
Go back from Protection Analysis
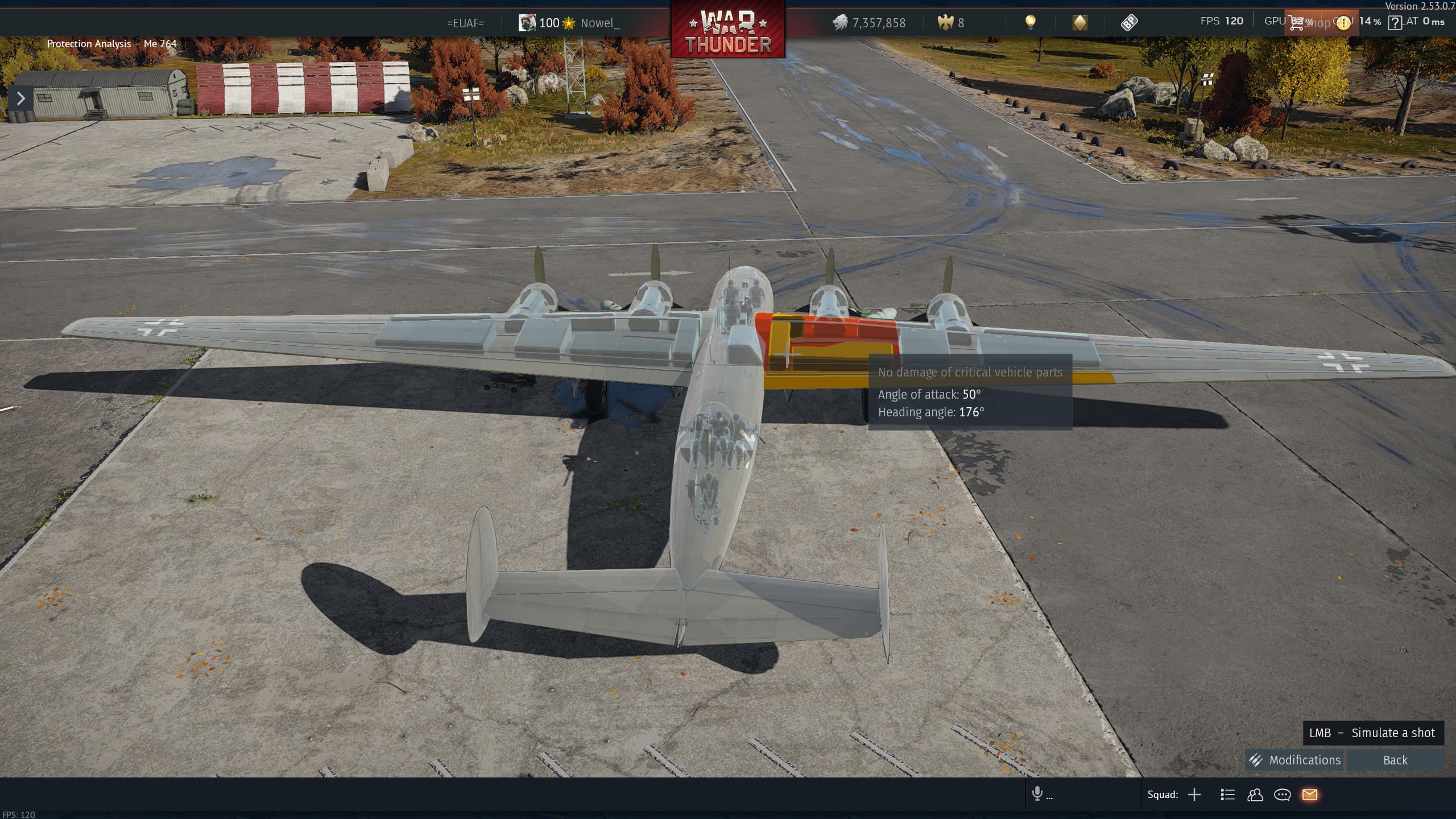coord(1395,760)
